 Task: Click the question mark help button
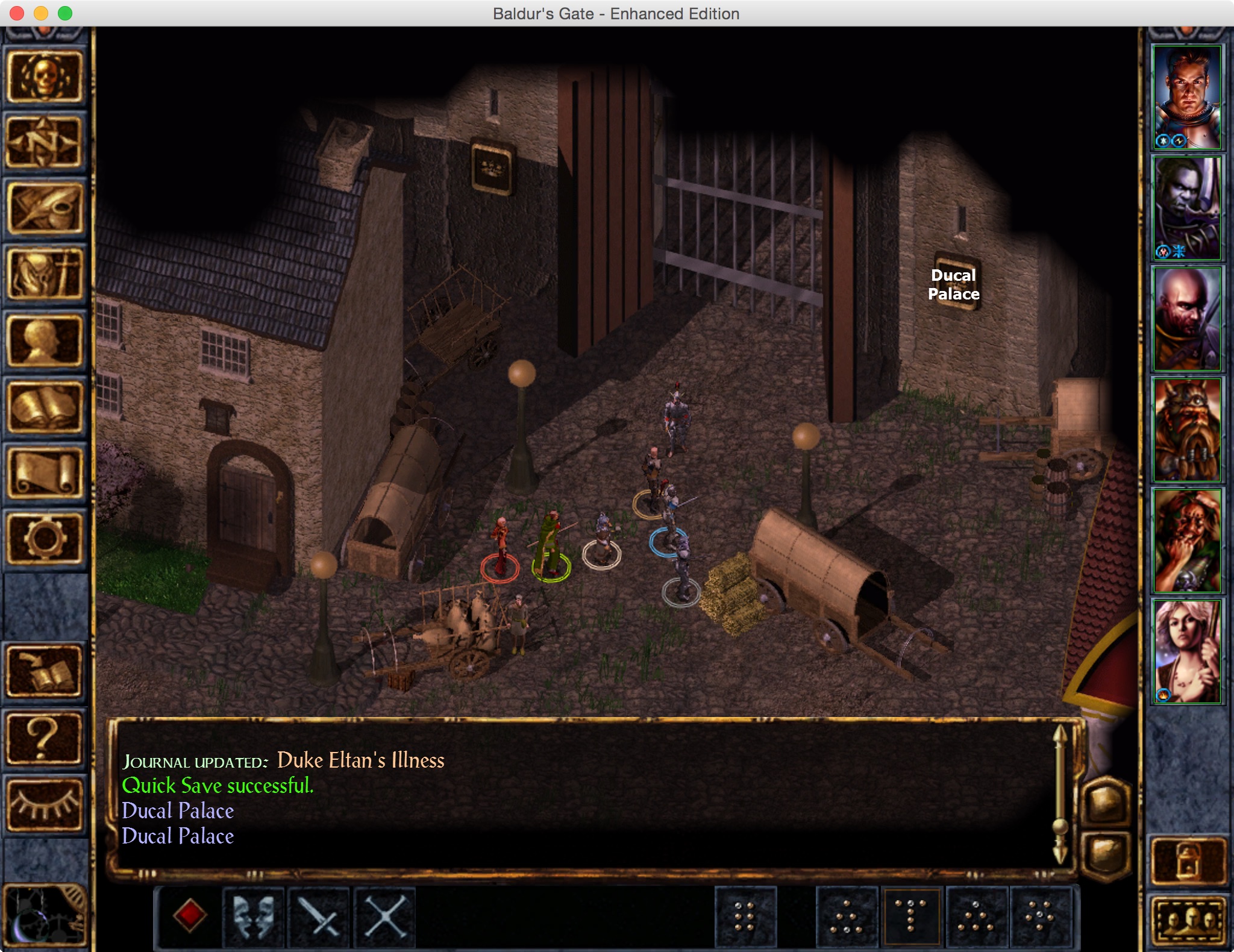pyautogui.click(x=44, y=739)
